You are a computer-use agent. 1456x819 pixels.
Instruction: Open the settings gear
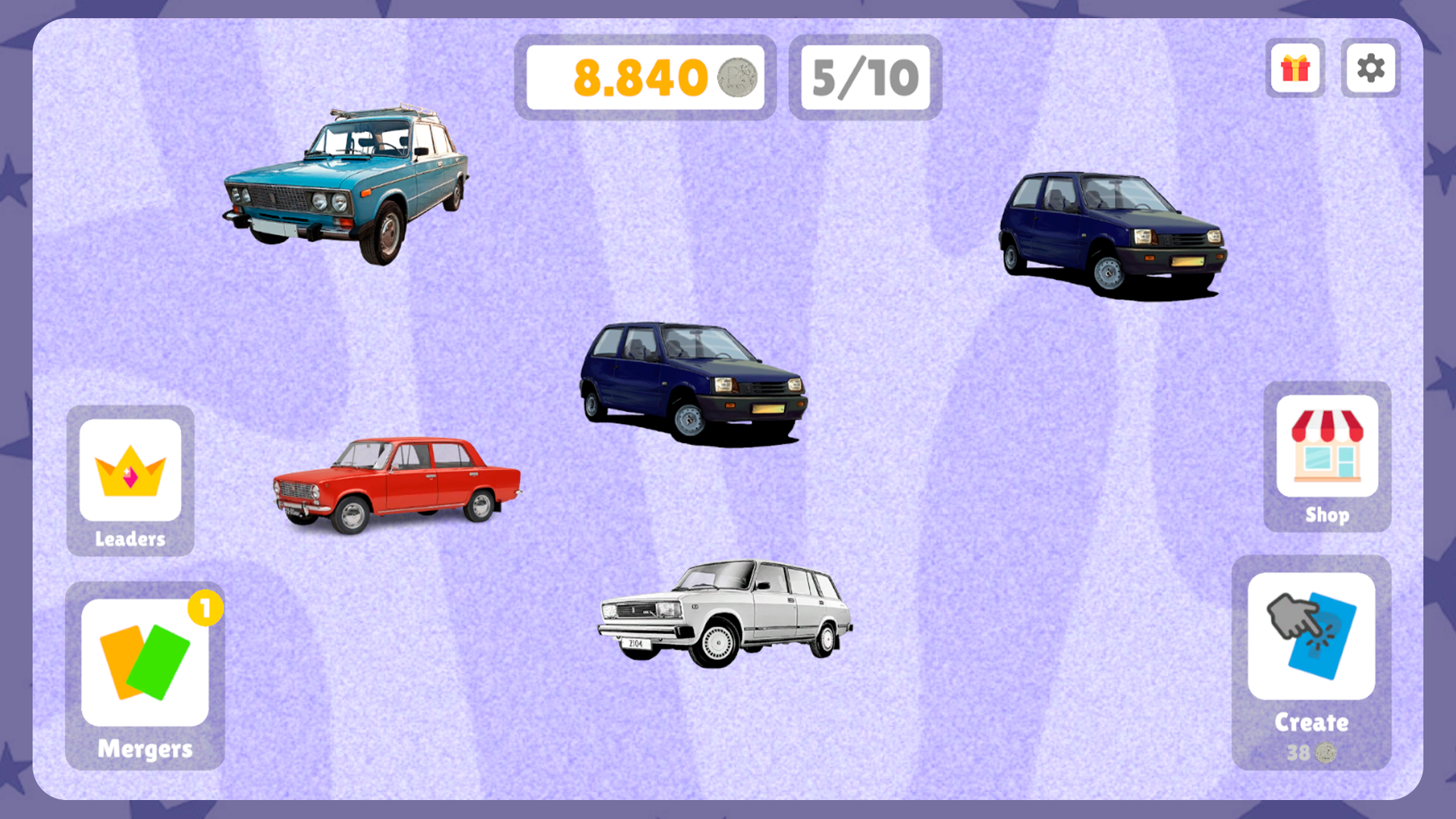[x=1370, y=69]
